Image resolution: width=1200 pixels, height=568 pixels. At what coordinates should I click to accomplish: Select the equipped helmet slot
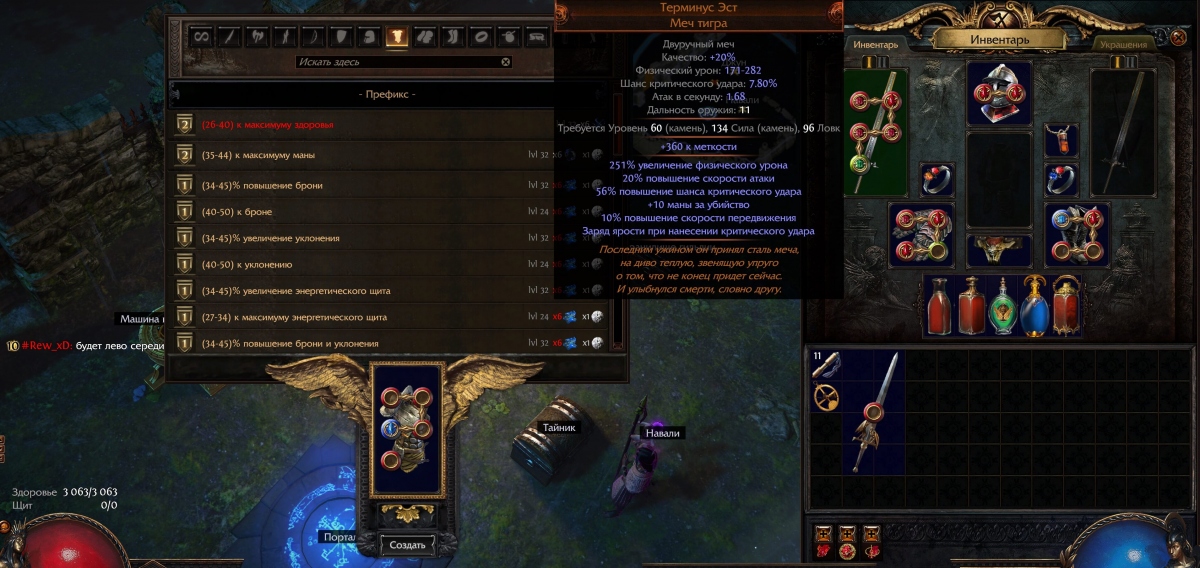[999, 93]
